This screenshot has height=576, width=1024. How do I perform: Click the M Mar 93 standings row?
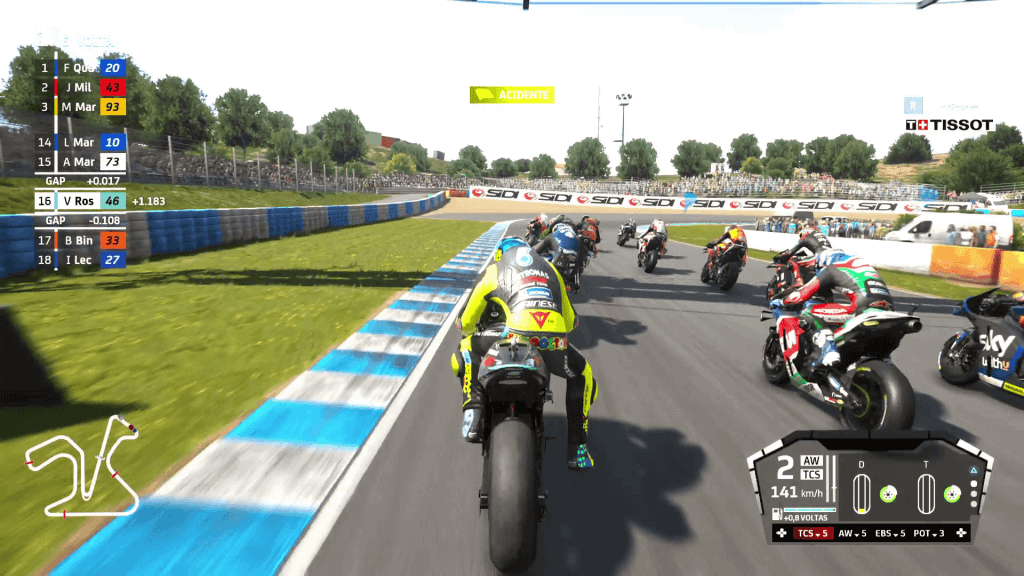pyautogui.click(x=81, y=107)
